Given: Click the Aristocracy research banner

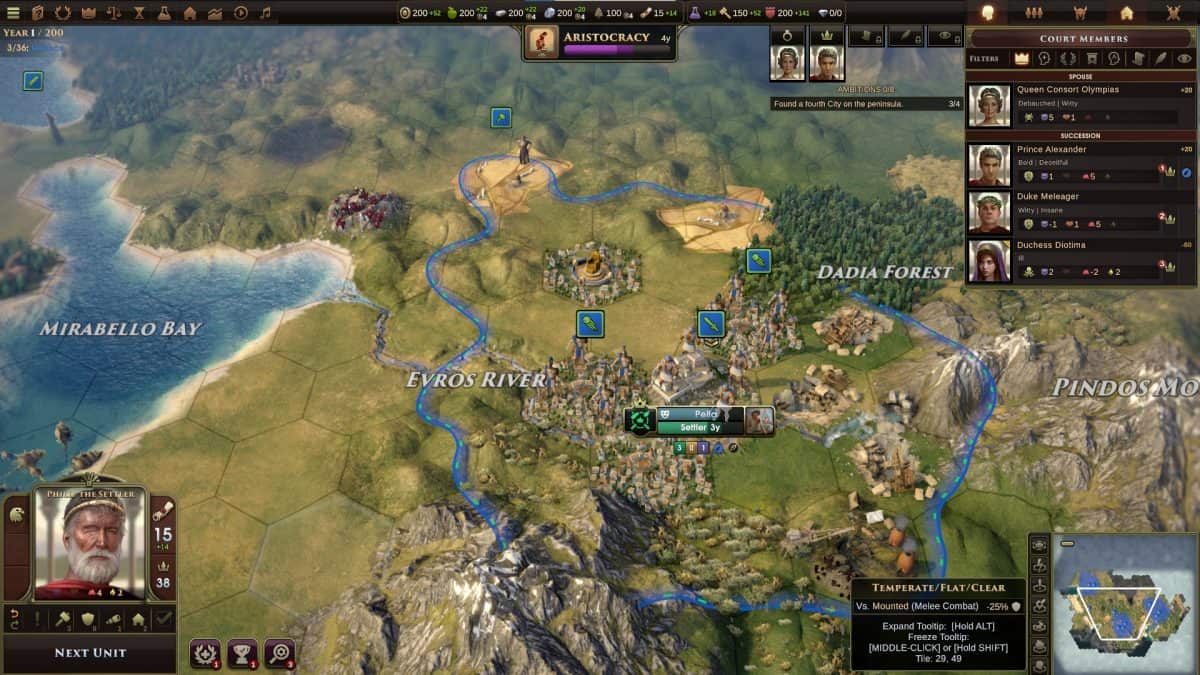Looking at the screenshot, I should pyautogui.click(x=598, y=42).
